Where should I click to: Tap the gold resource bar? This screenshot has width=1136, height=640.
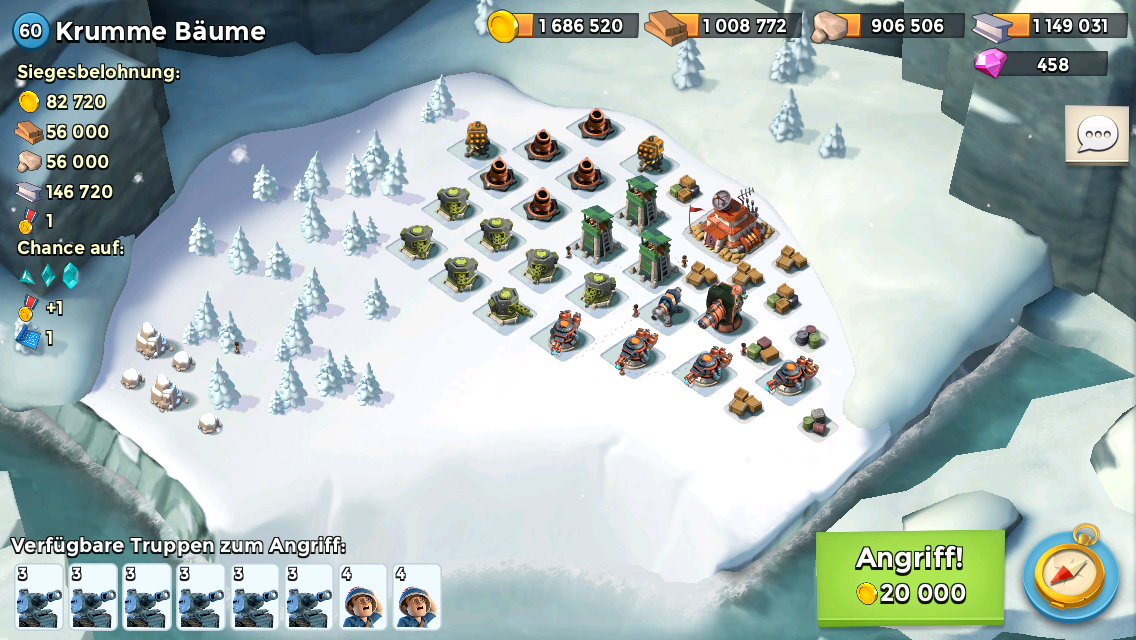tap(564, 25)
